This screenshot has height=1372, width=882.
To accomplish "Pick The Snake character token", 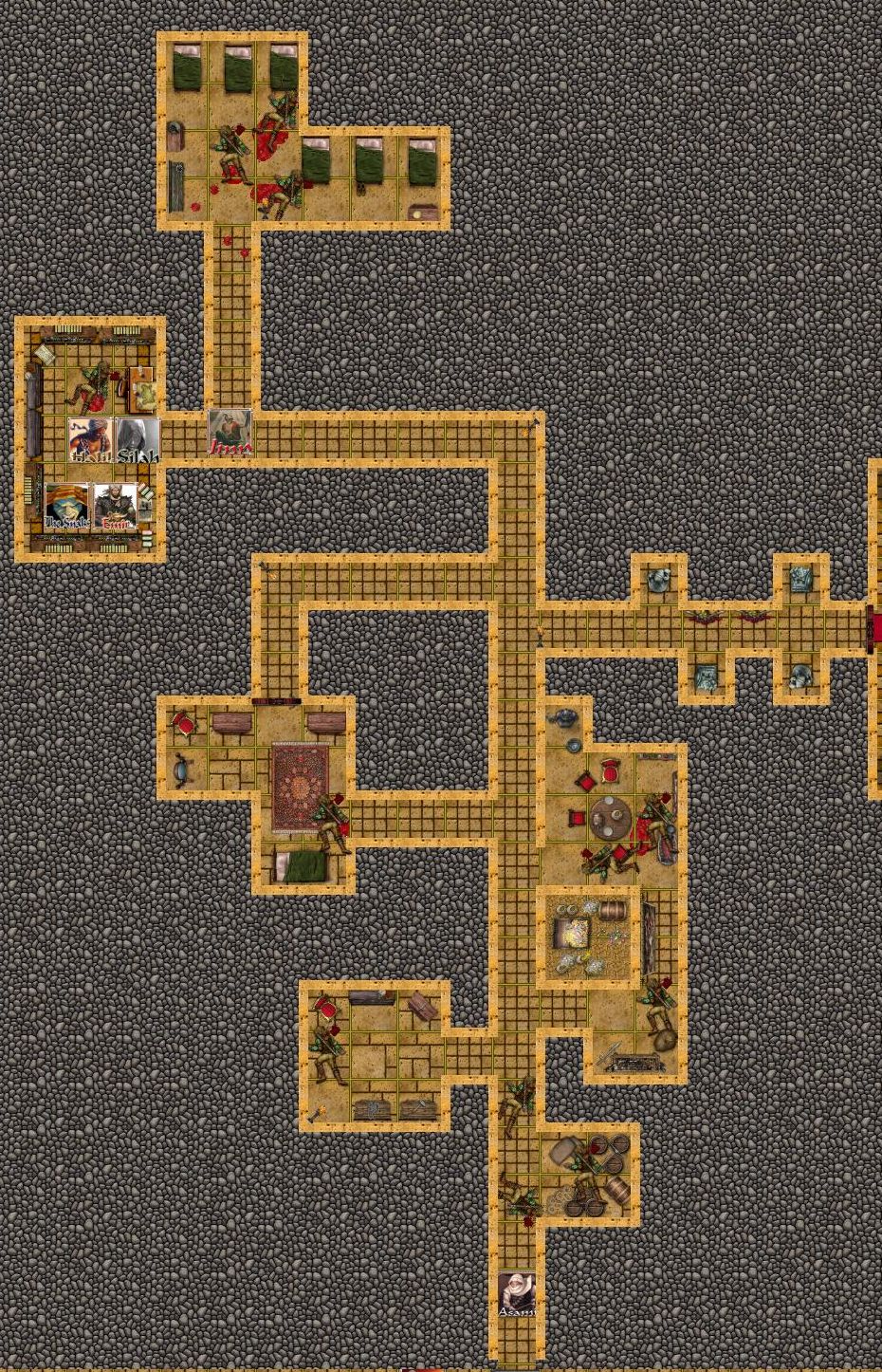I will point(67,507).
